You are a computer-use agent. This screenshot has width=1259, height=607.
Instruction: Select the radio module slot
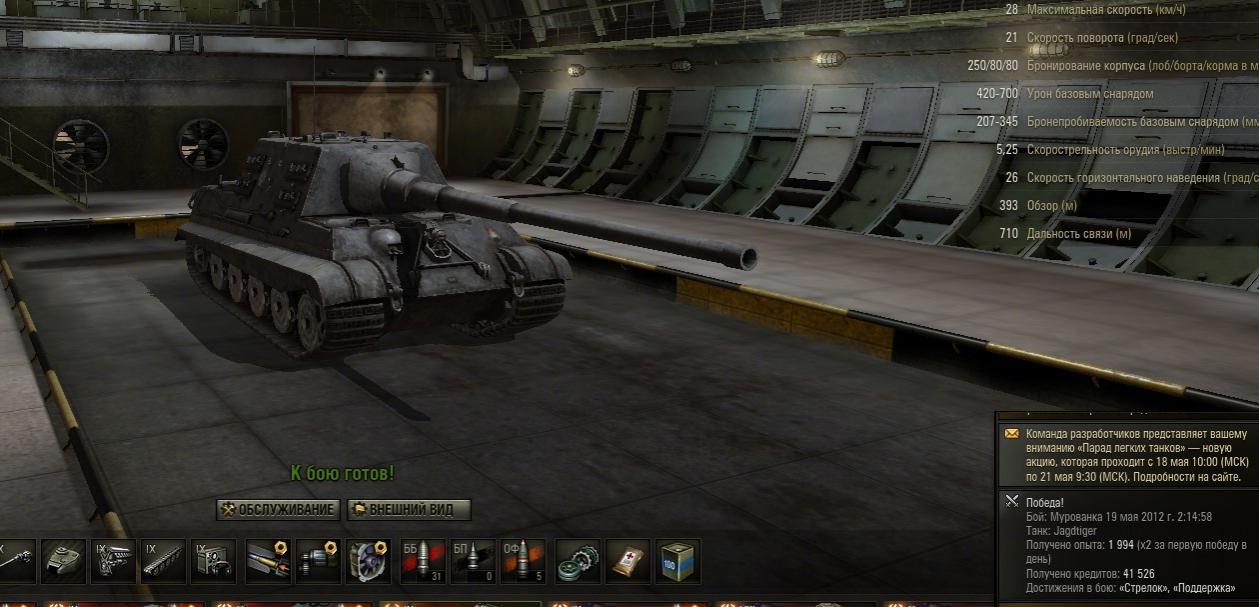pos(213,561)
